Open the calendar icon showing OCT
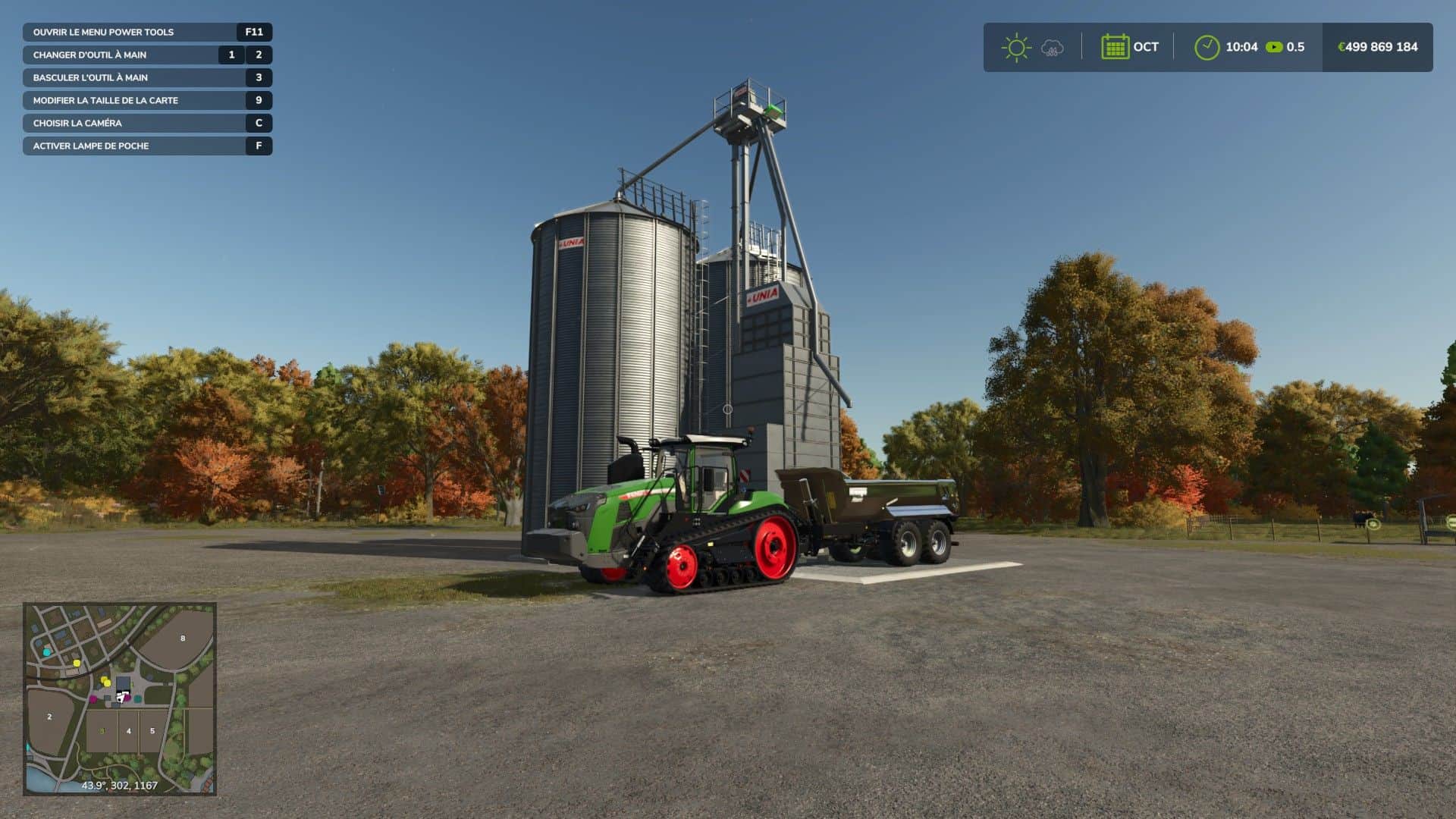This screenshot has width=1456, height=819. [1115, 47]
